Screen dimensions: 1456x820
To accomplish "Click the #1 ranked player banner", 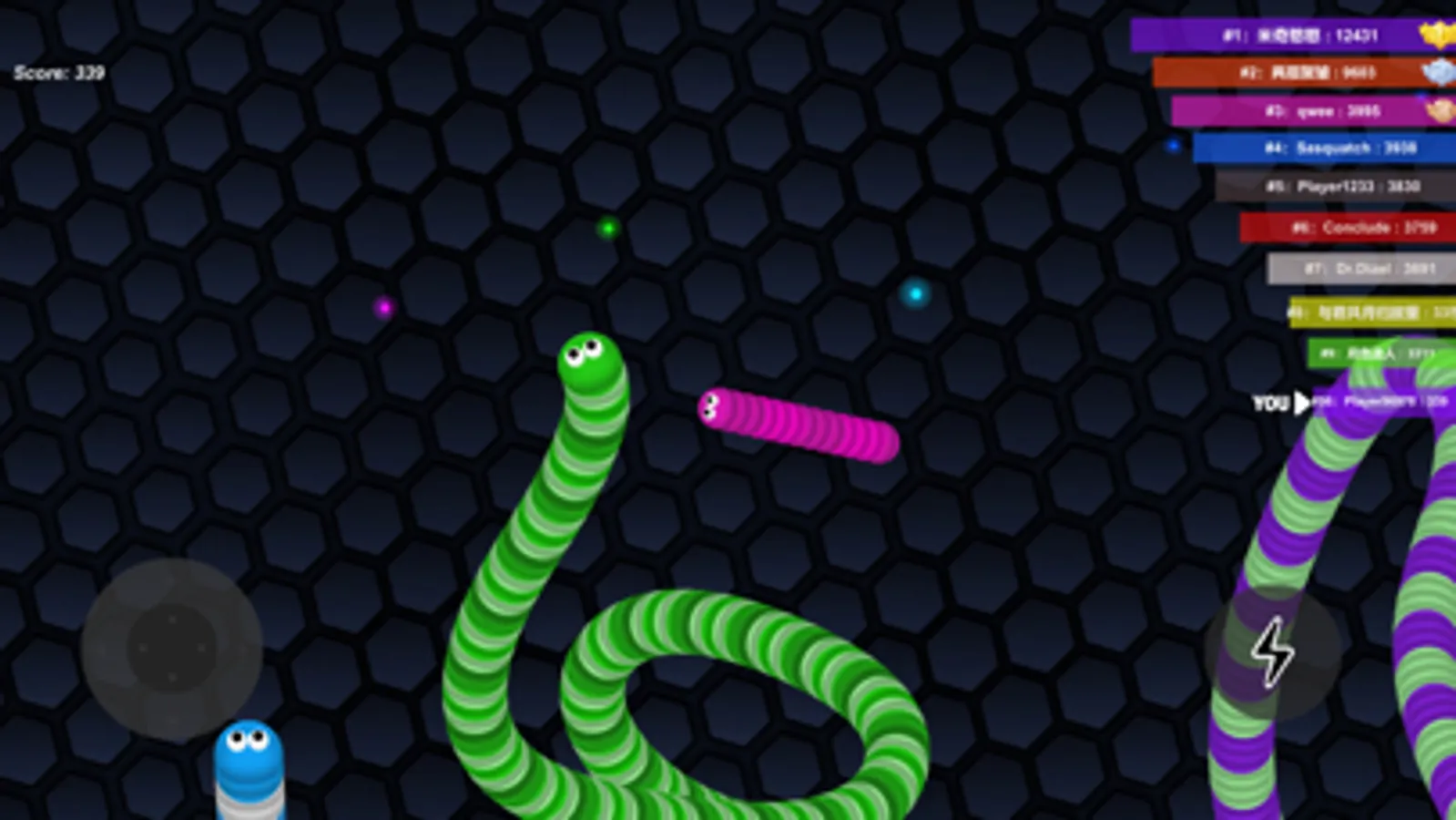I will pos(1293,34).
